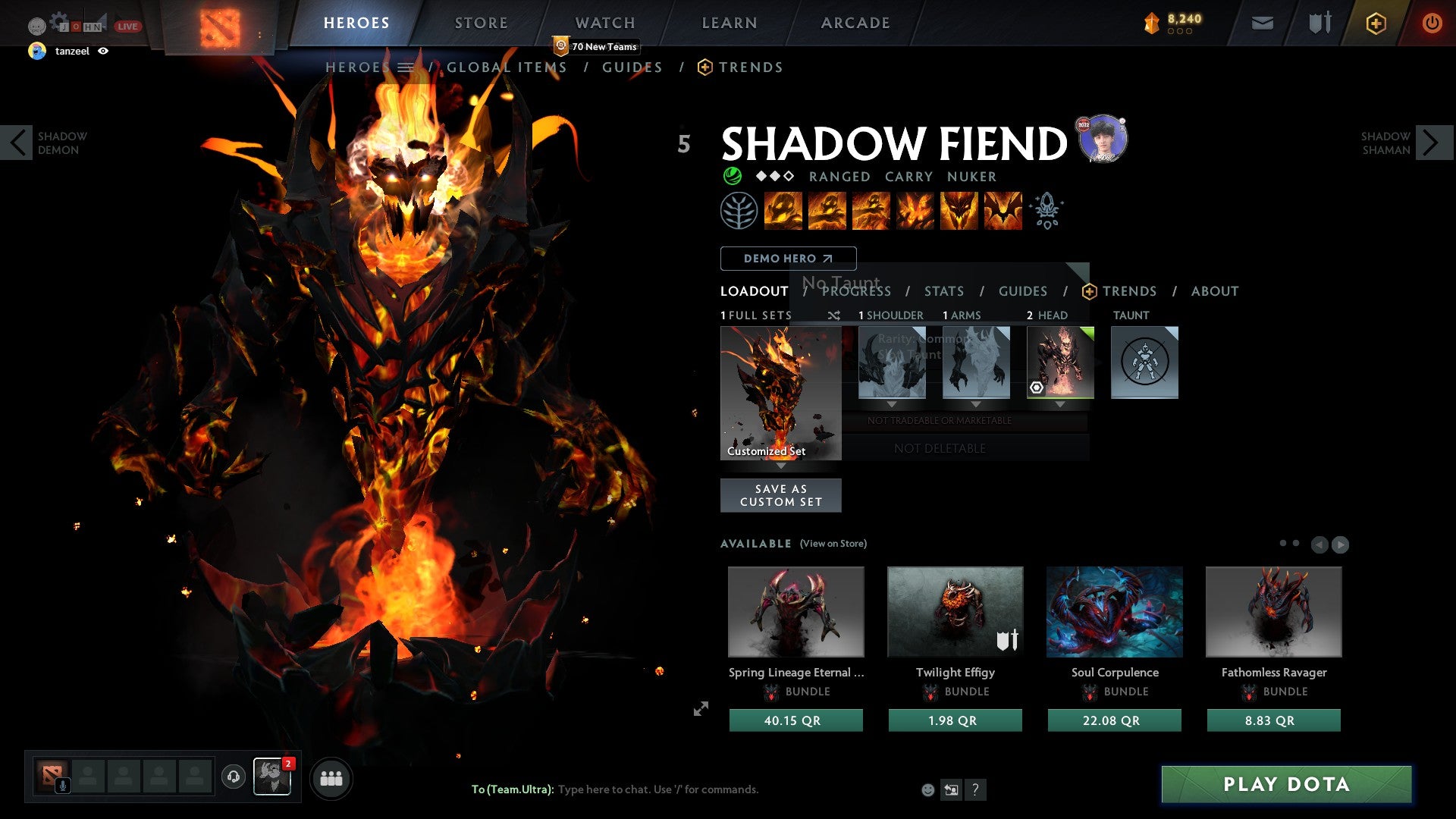Open the mail inbox icon

1262,23
